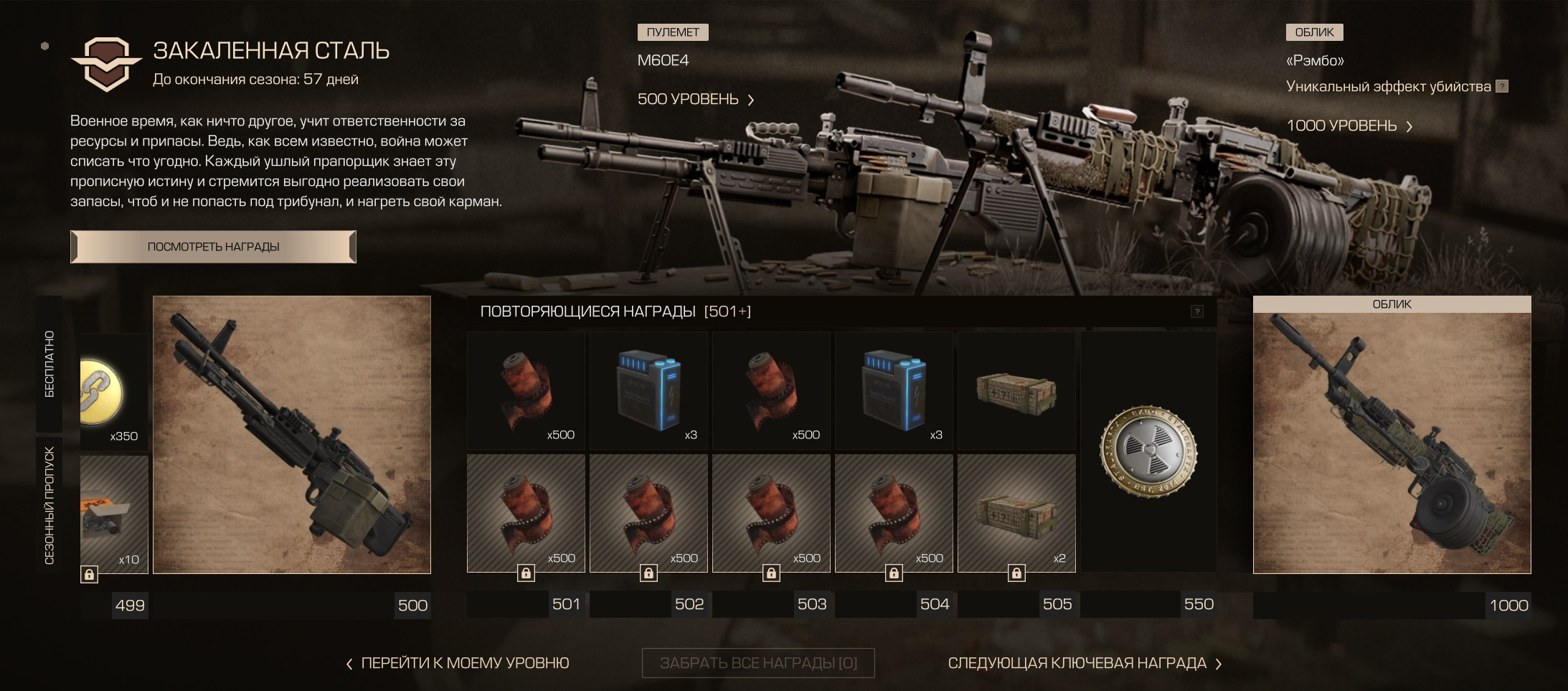
Task: Jump to the 1000 УРОВЕНЬ skin reward
Action: pos(1349,126)
